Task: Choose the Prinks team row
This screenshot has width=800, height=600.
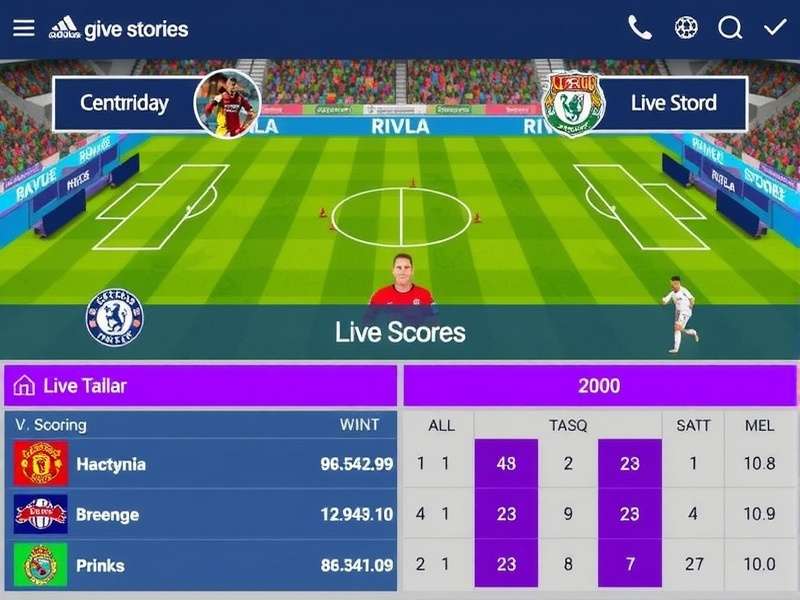Action: coord(200,565)
